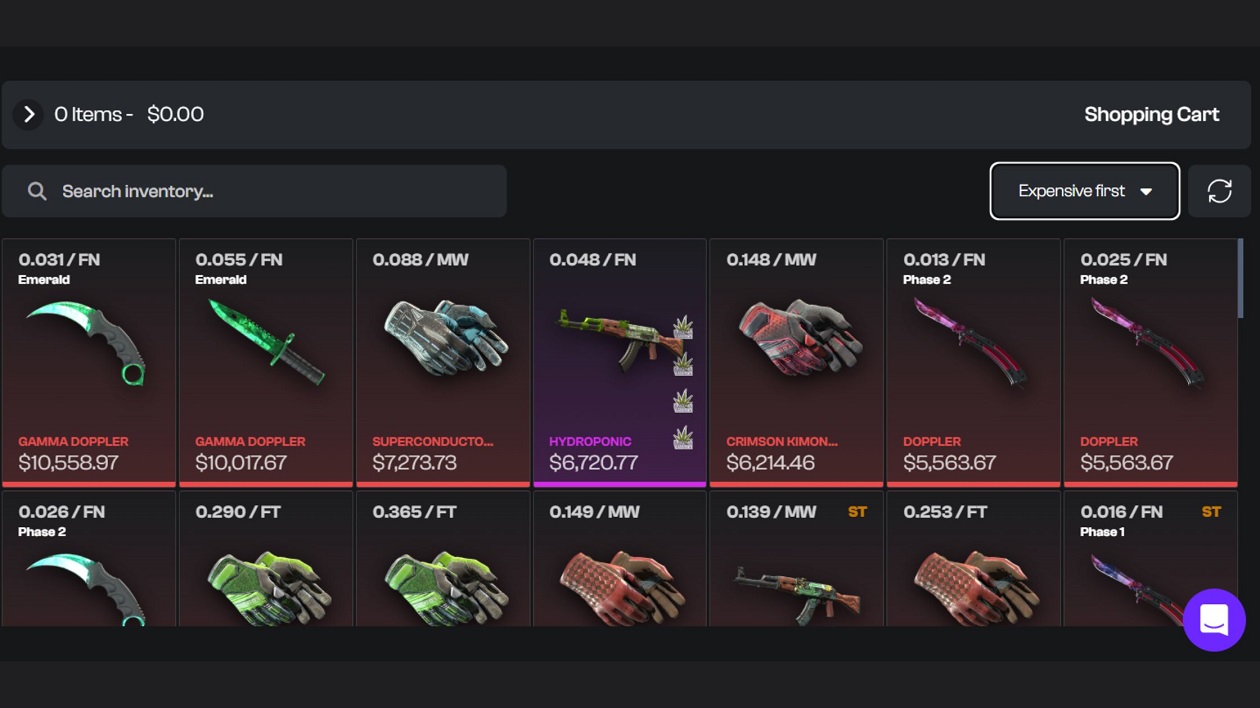This screenshot has height=708, width=1260.
Task: Choose the 0.139 MW StatTrak AK-47
Action: click(796, 565)
